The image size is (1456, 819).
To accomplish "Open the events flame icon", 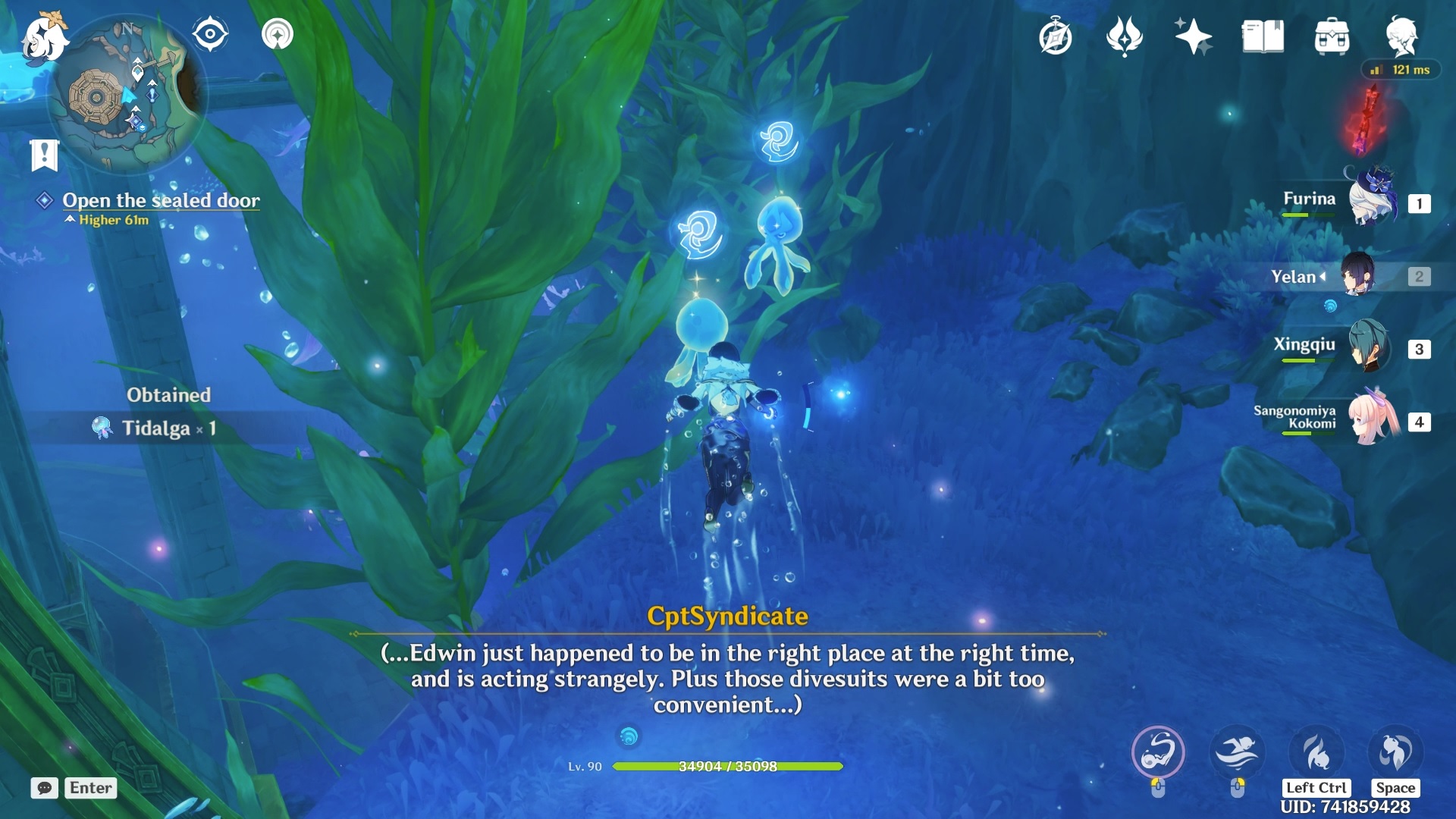I will coord(1124,36).
